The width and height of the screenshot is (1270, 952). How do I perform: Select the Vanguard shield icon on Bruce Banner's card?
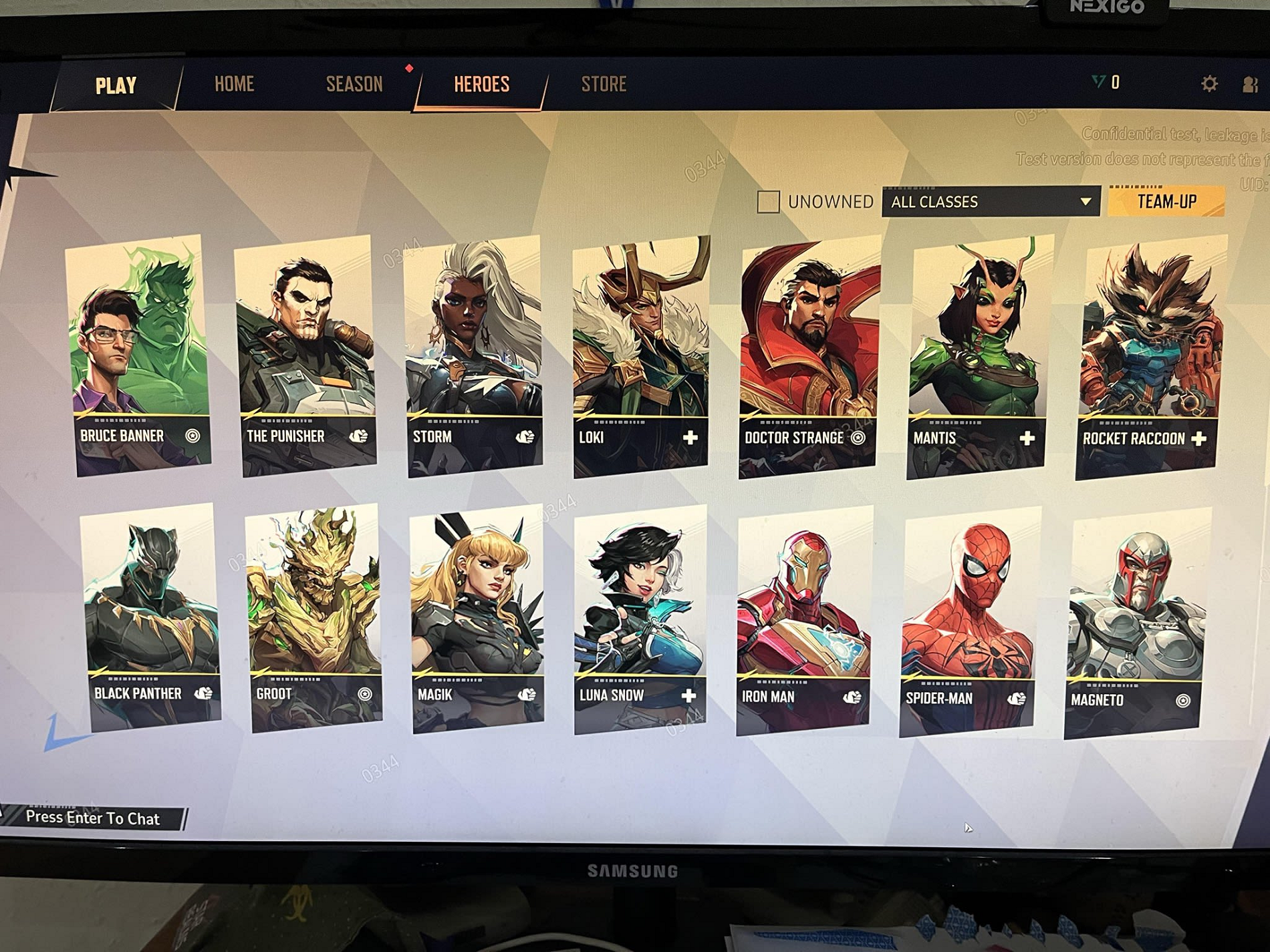[194, 436]
